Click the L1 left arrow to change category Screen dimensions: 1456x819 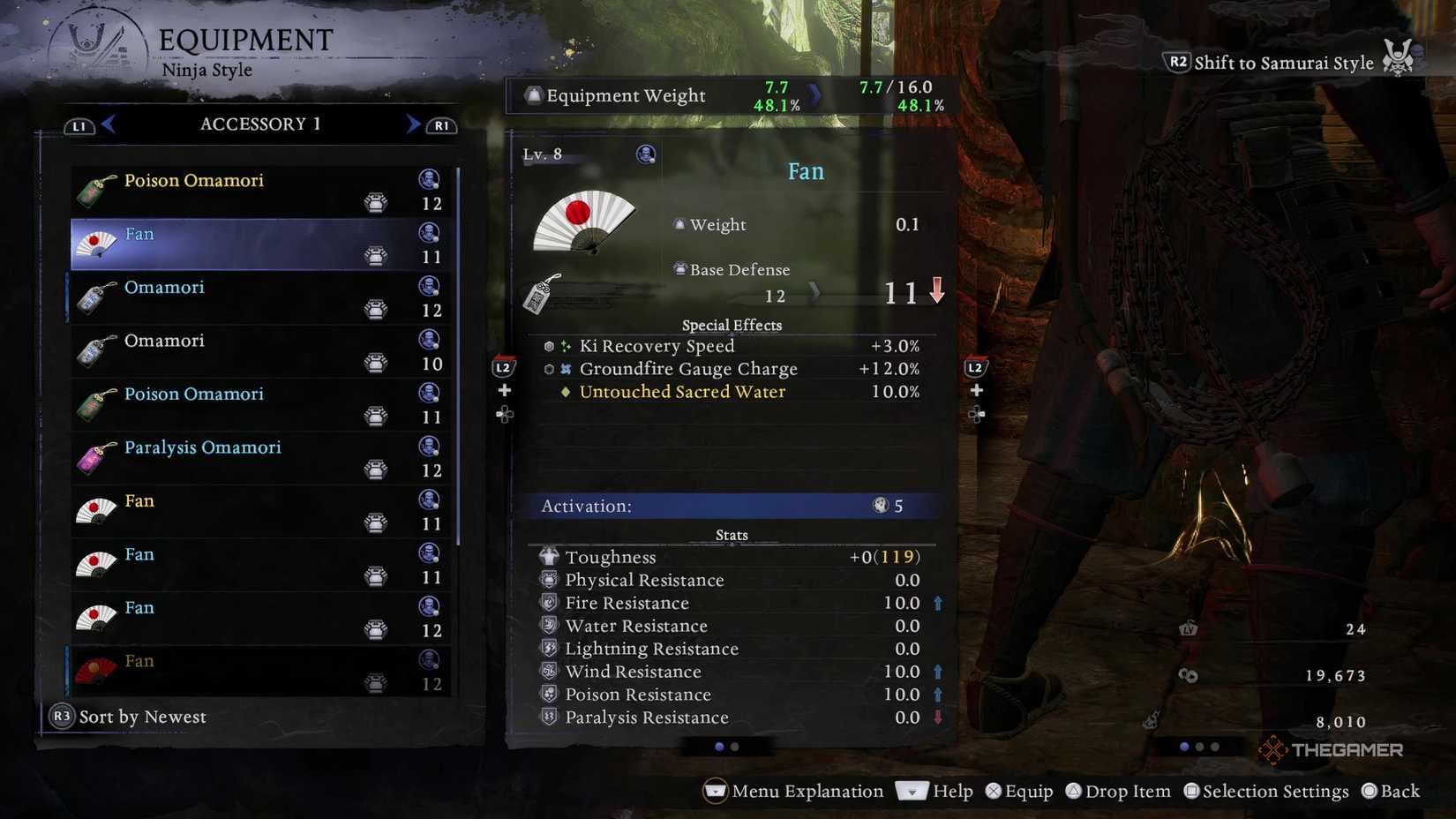pyautogui.click(x=108, y=124)
